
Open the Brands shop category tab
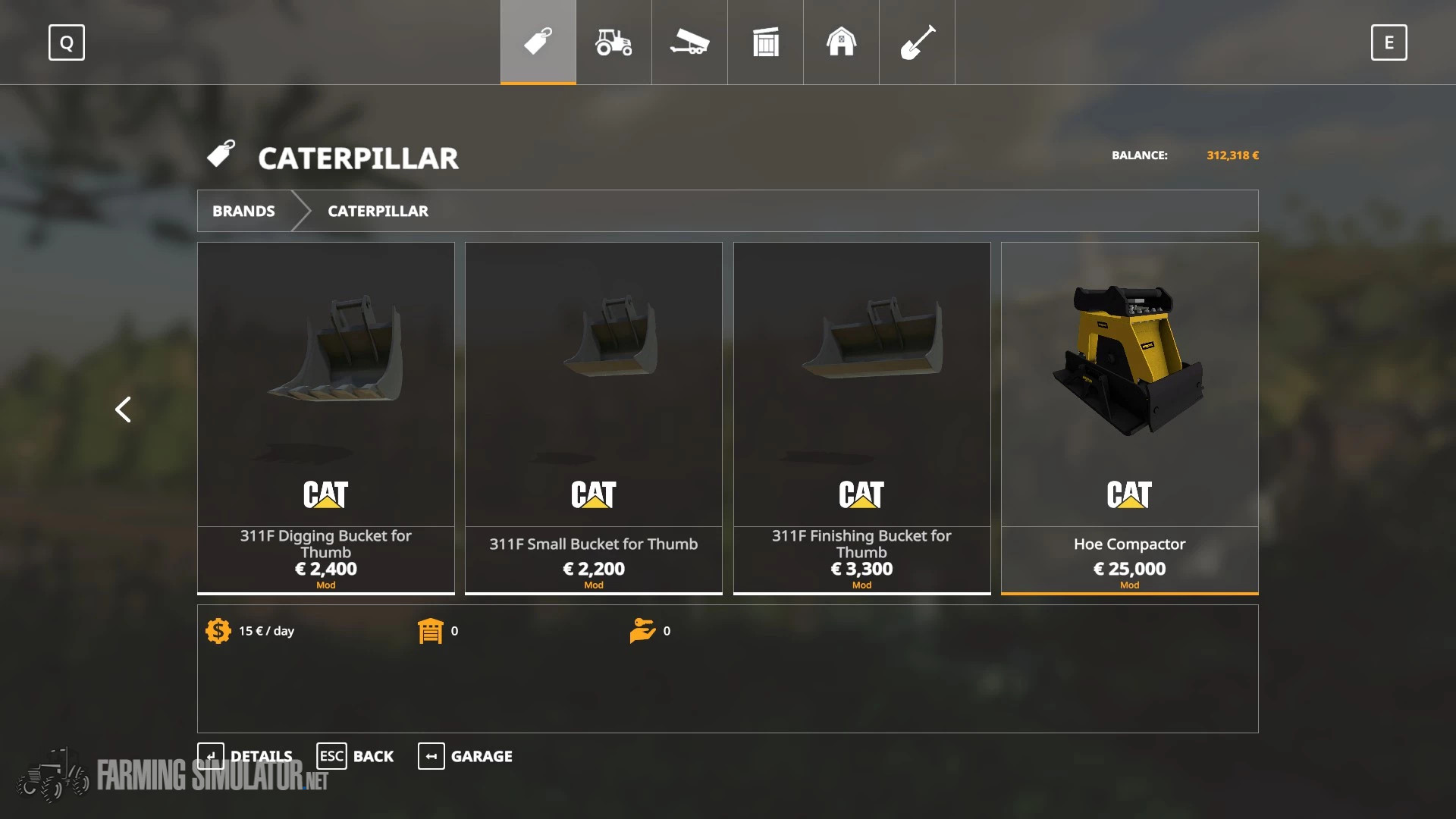click(537, 42)
